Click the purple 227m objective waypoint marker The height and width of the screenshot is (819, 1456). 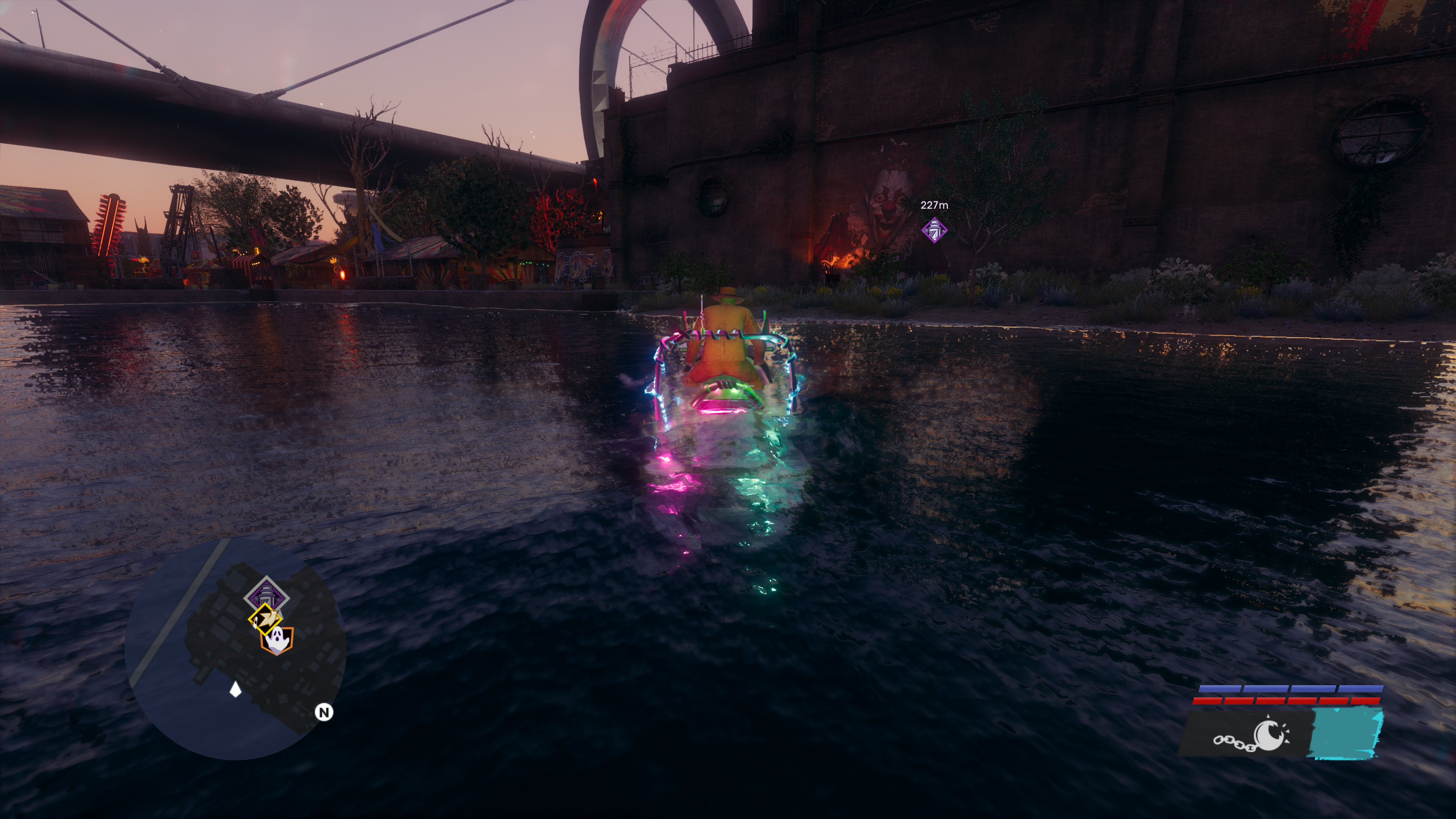[934, 230]
